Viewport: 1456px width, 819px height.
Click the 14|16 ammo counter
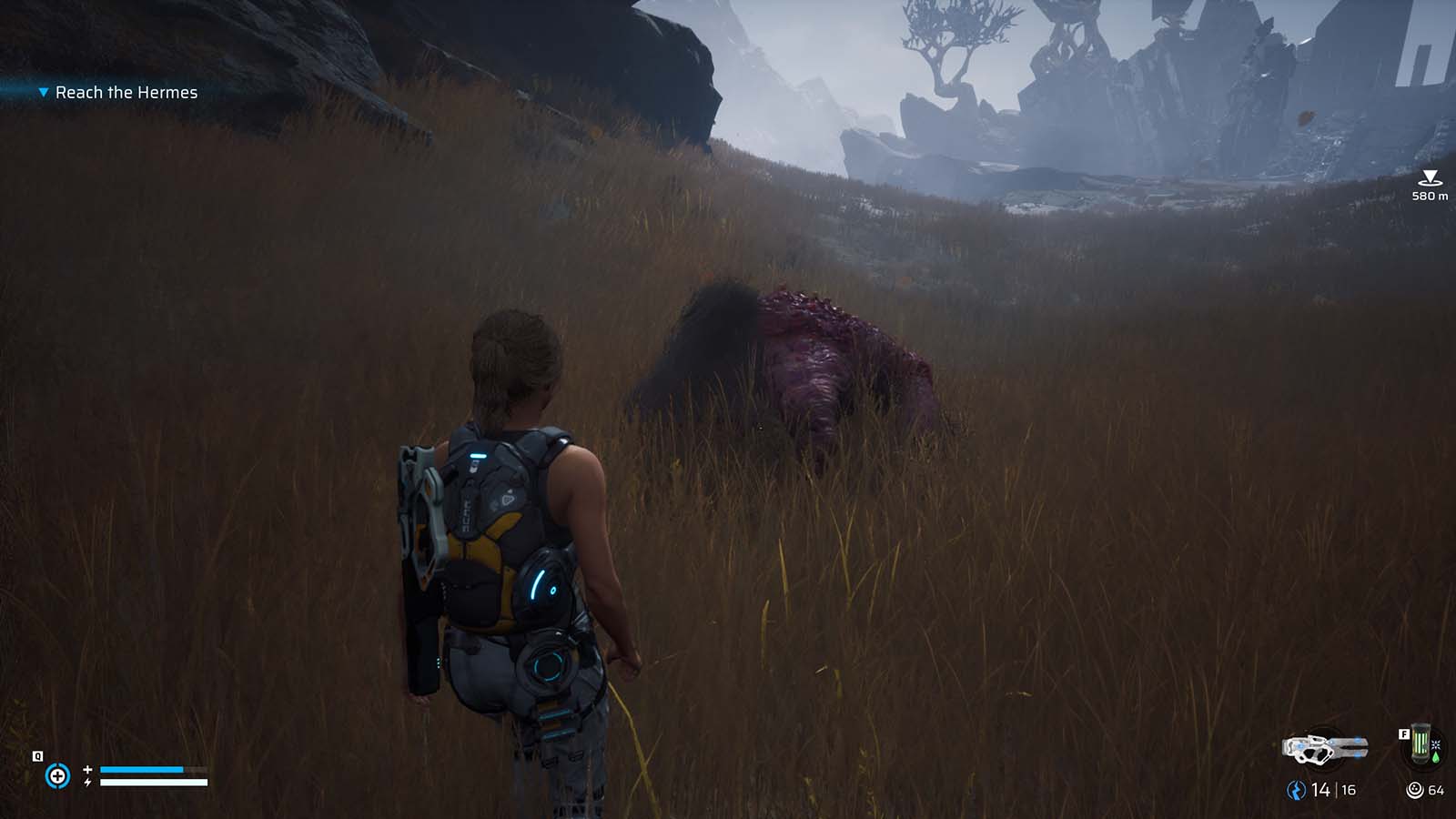[x=1334, y=790]
